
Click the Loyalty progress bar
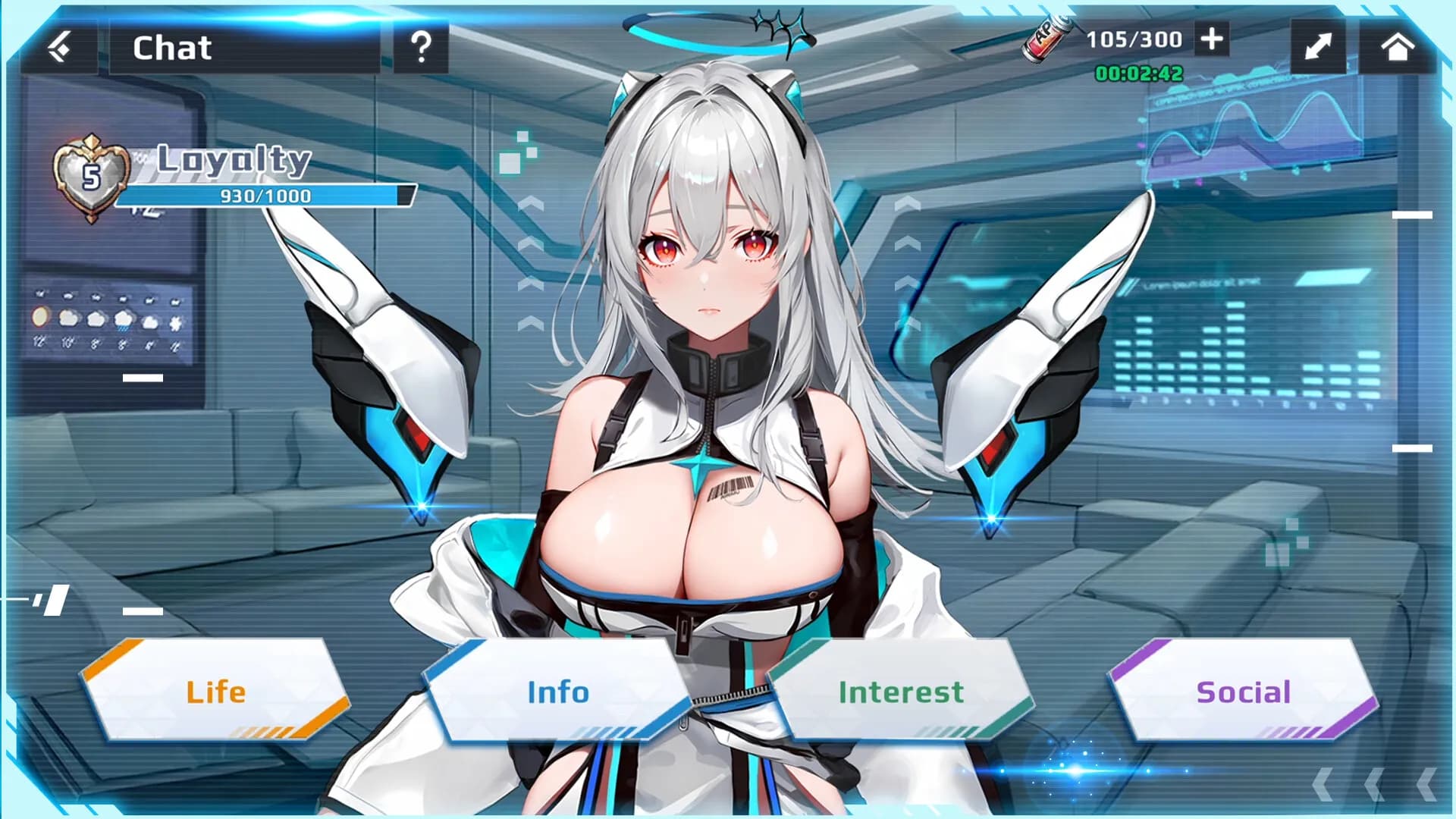(265, 196)
